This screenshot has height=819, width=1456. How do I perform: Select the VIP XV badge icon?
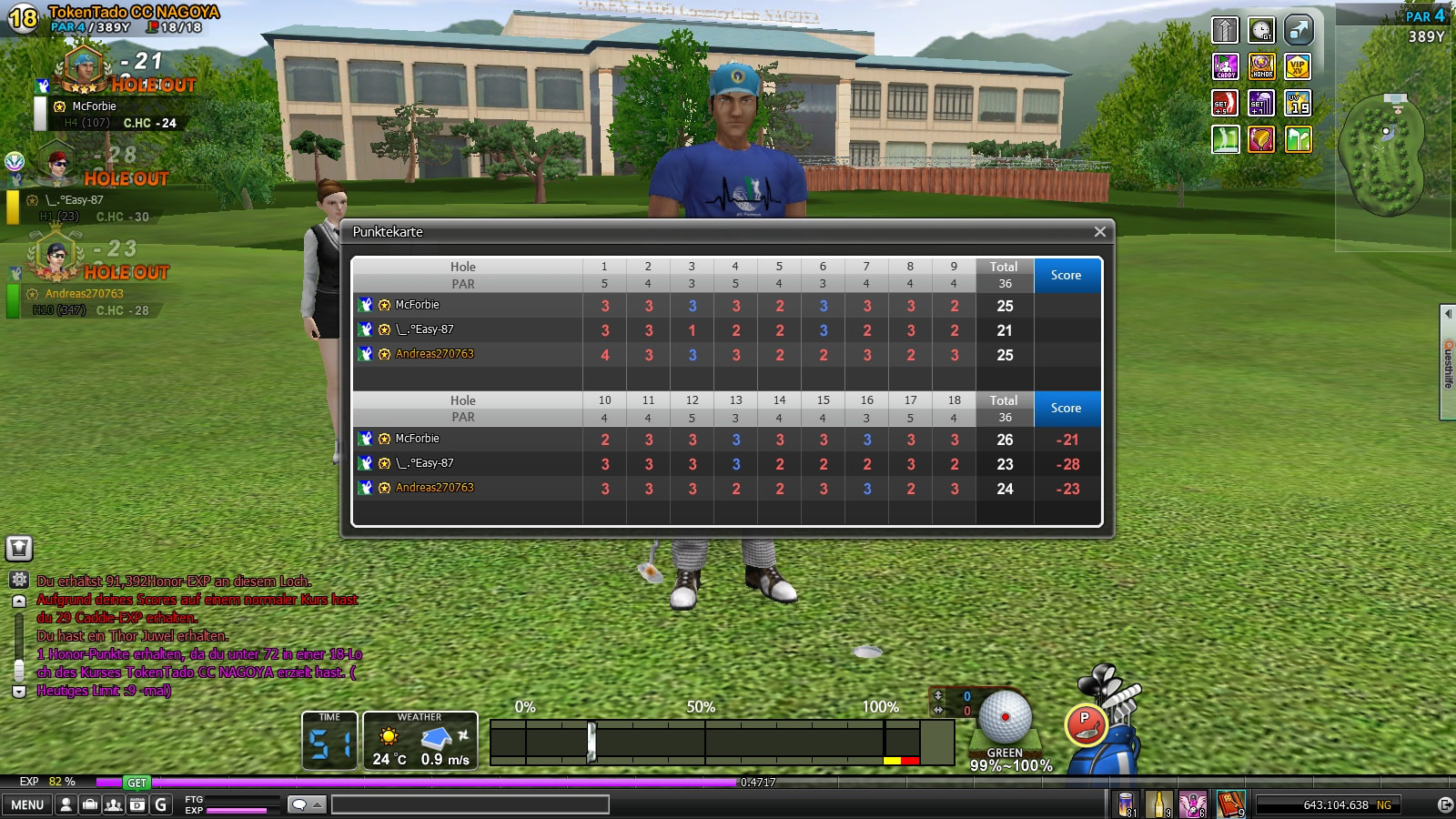pyautogui.click(x=1298, y=66)
